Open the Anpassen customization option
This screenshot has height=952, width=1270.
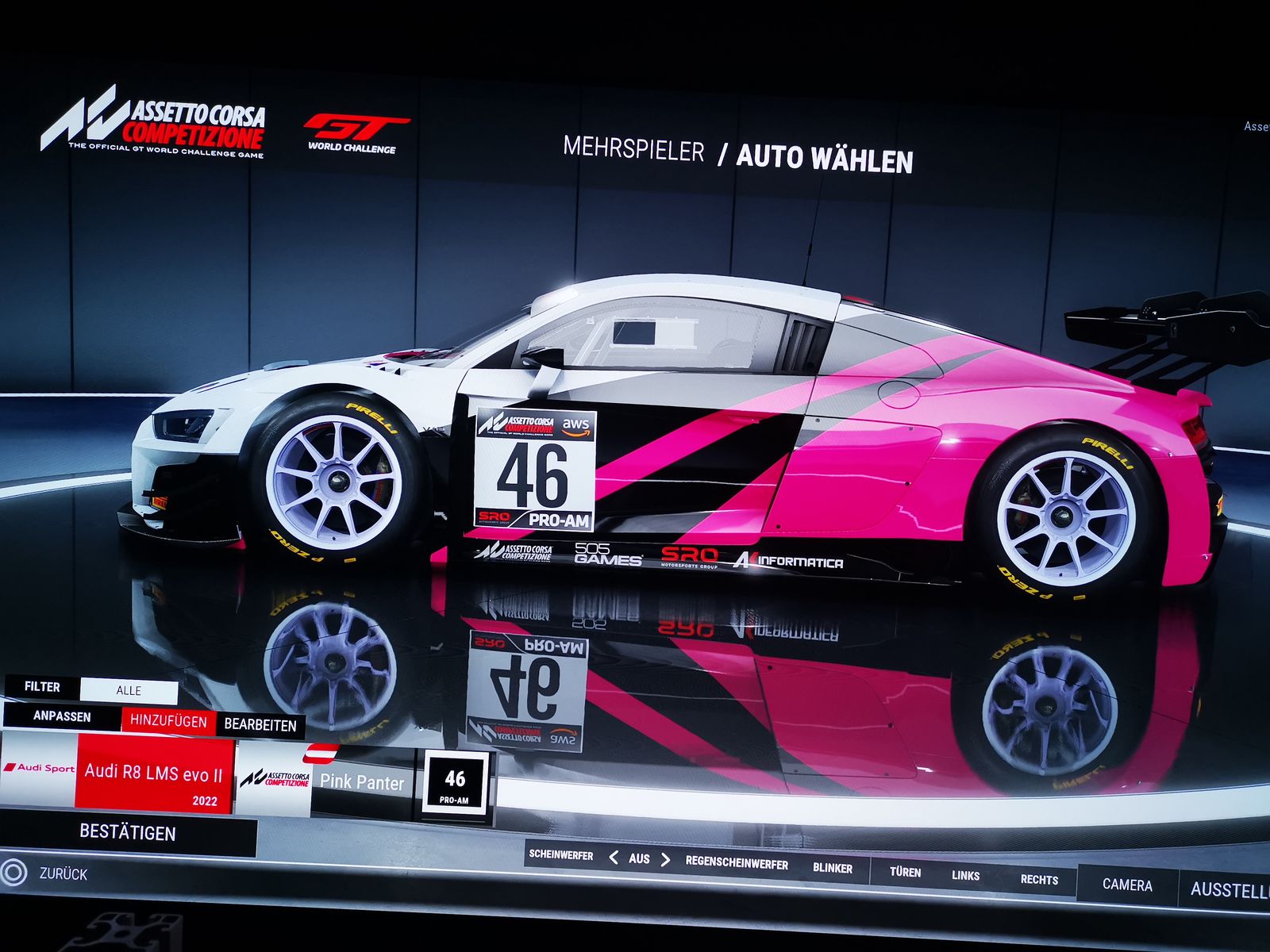coord(62,716)
